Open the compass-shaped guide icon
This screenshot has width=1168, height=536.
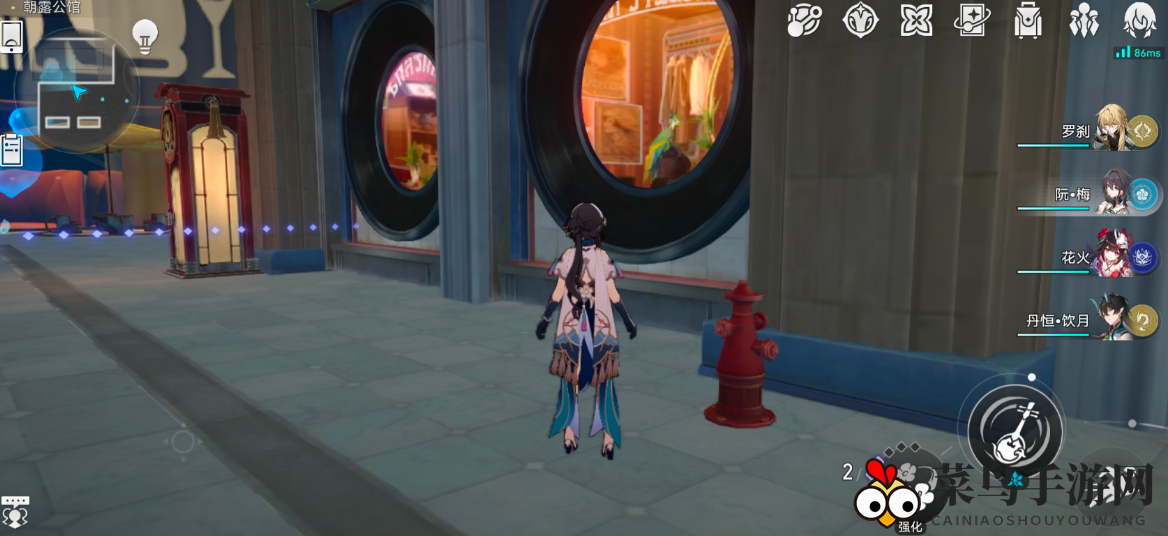coord(860,19)
